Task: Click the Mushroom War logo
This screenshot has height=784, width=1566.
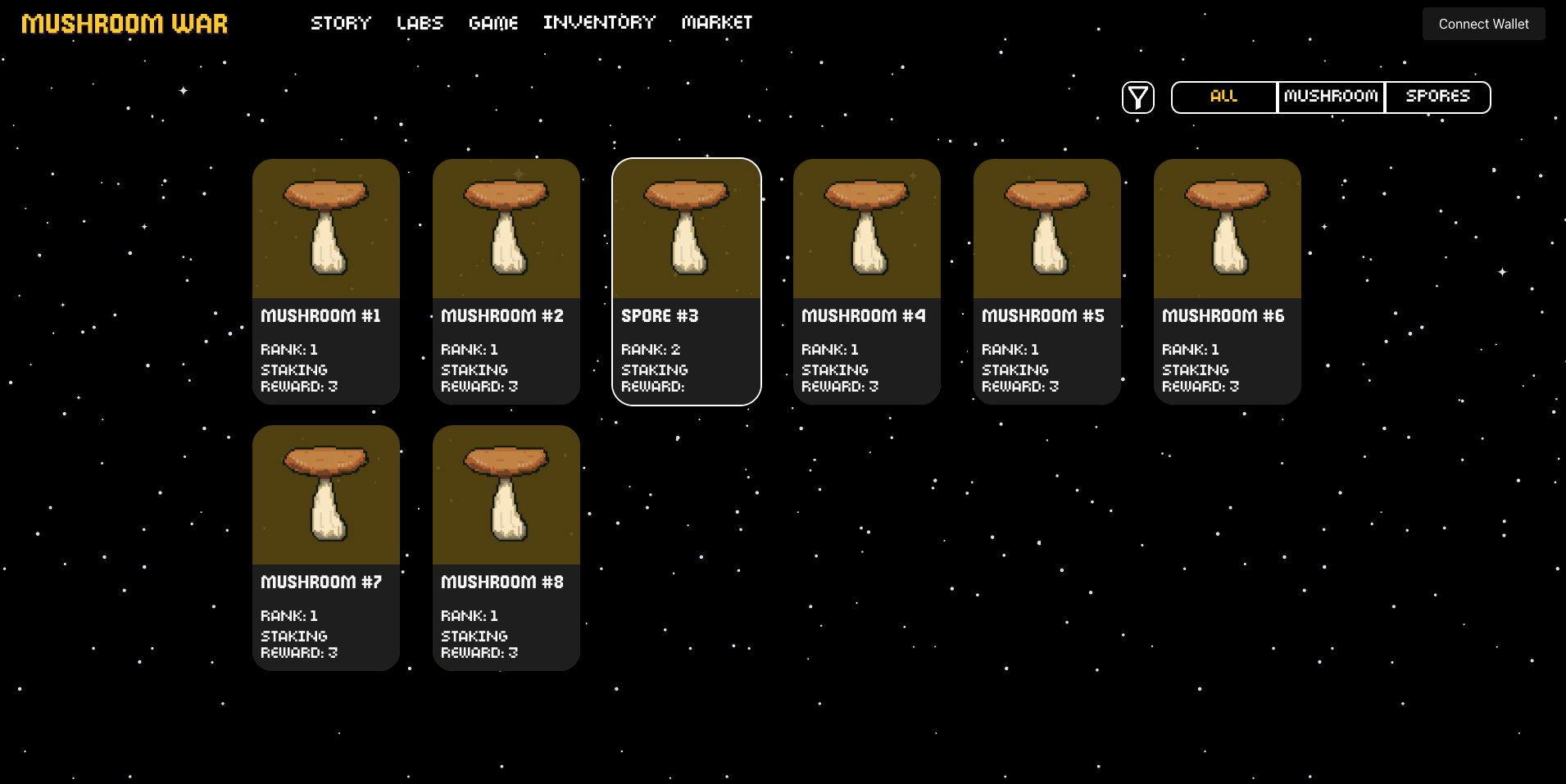Action: click(125, 24)
